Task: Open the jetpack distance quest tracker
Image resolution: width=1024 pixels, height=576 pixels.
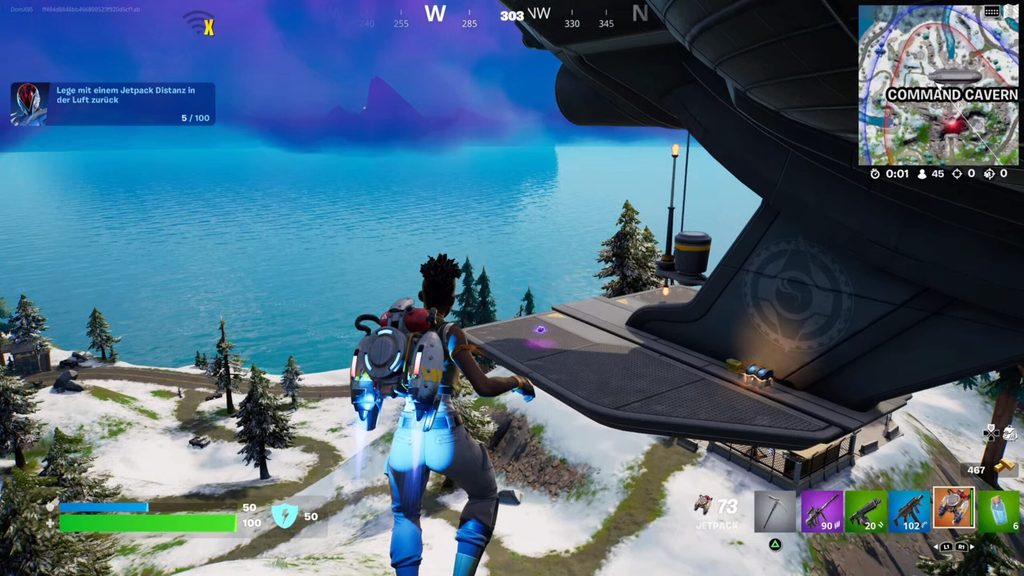Action: 113,104
